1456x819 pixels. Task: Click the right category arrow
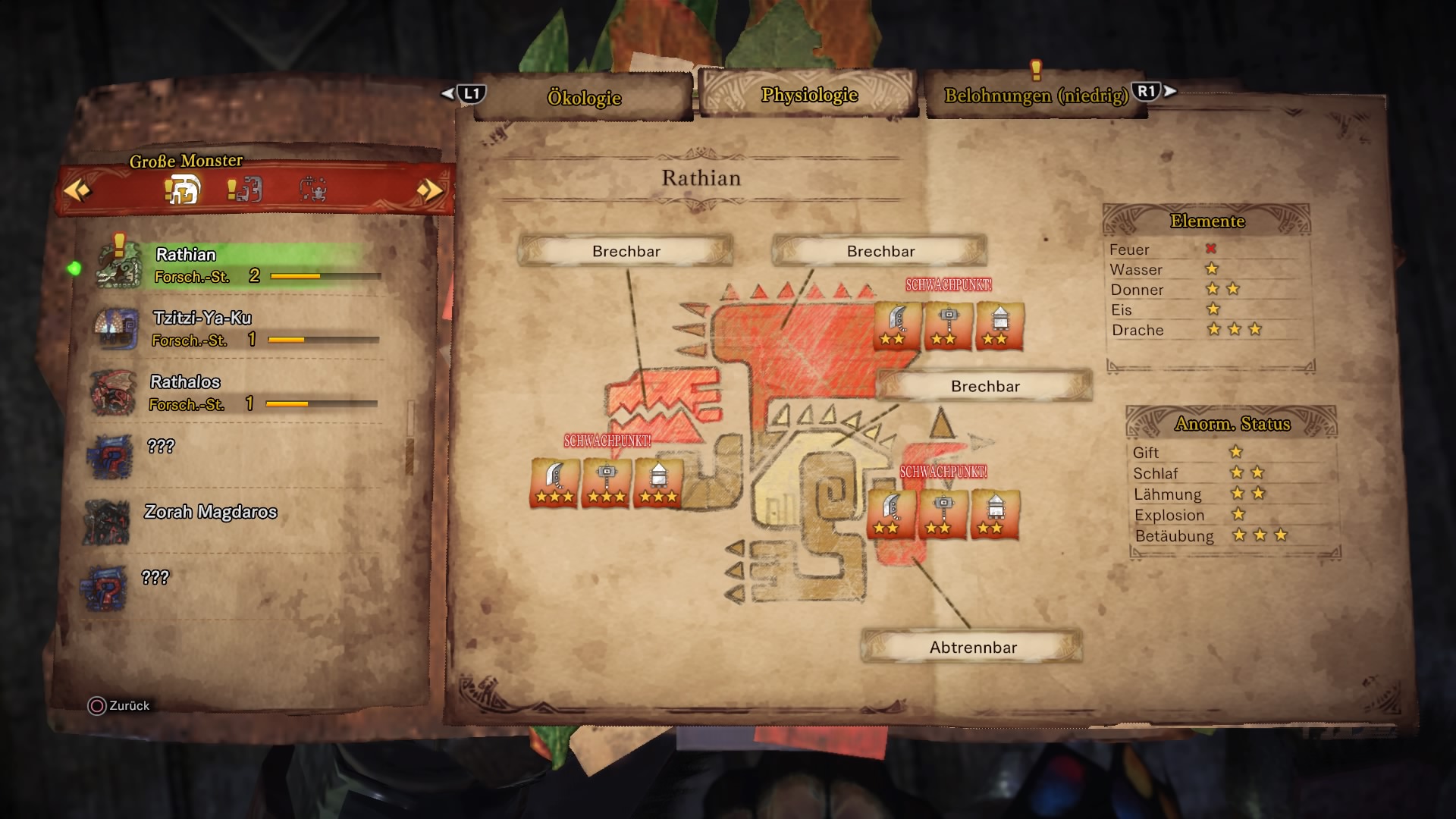[430, 190]
